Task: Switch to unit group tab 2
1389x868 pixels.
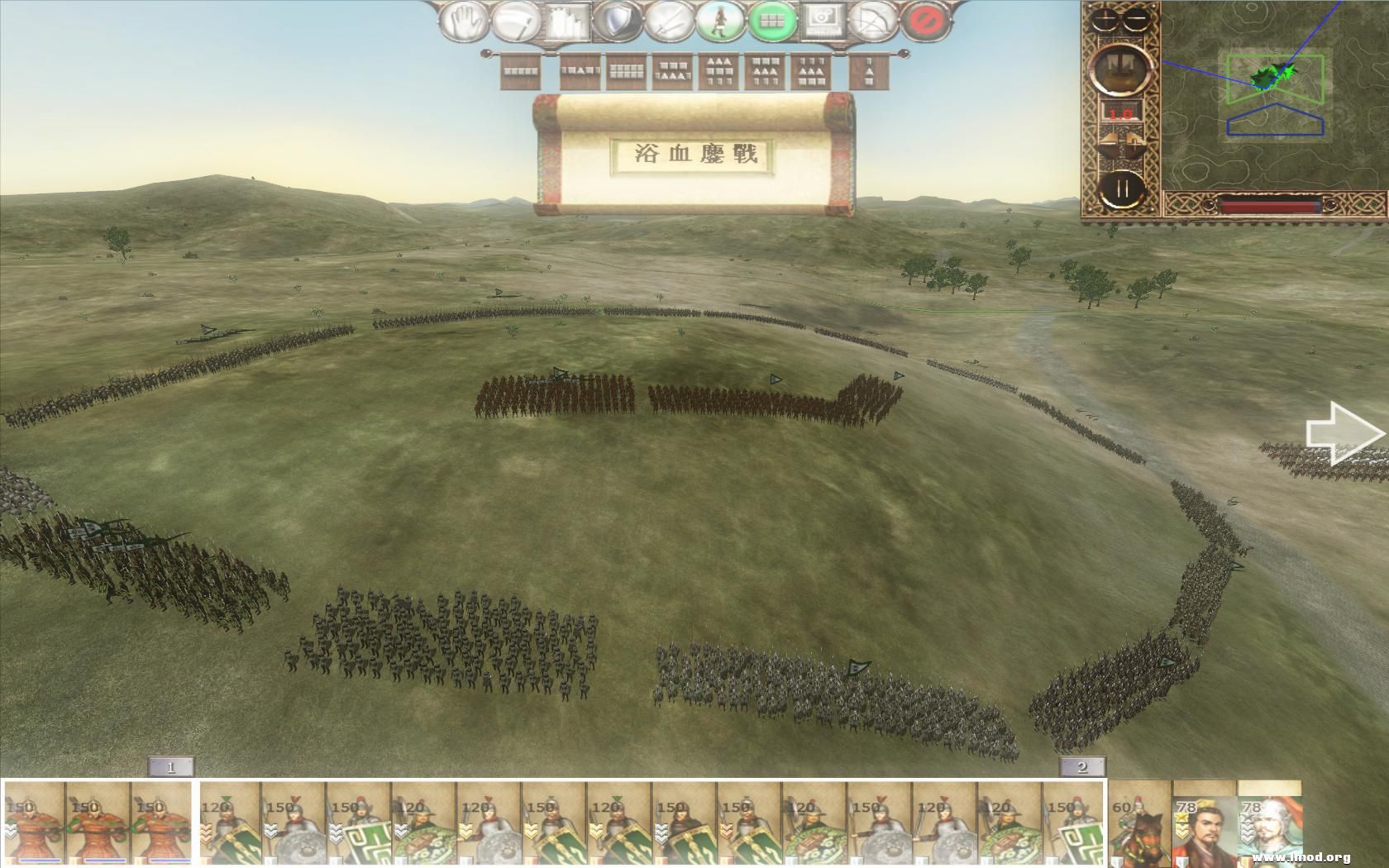Action: [x=1084, y=767]
